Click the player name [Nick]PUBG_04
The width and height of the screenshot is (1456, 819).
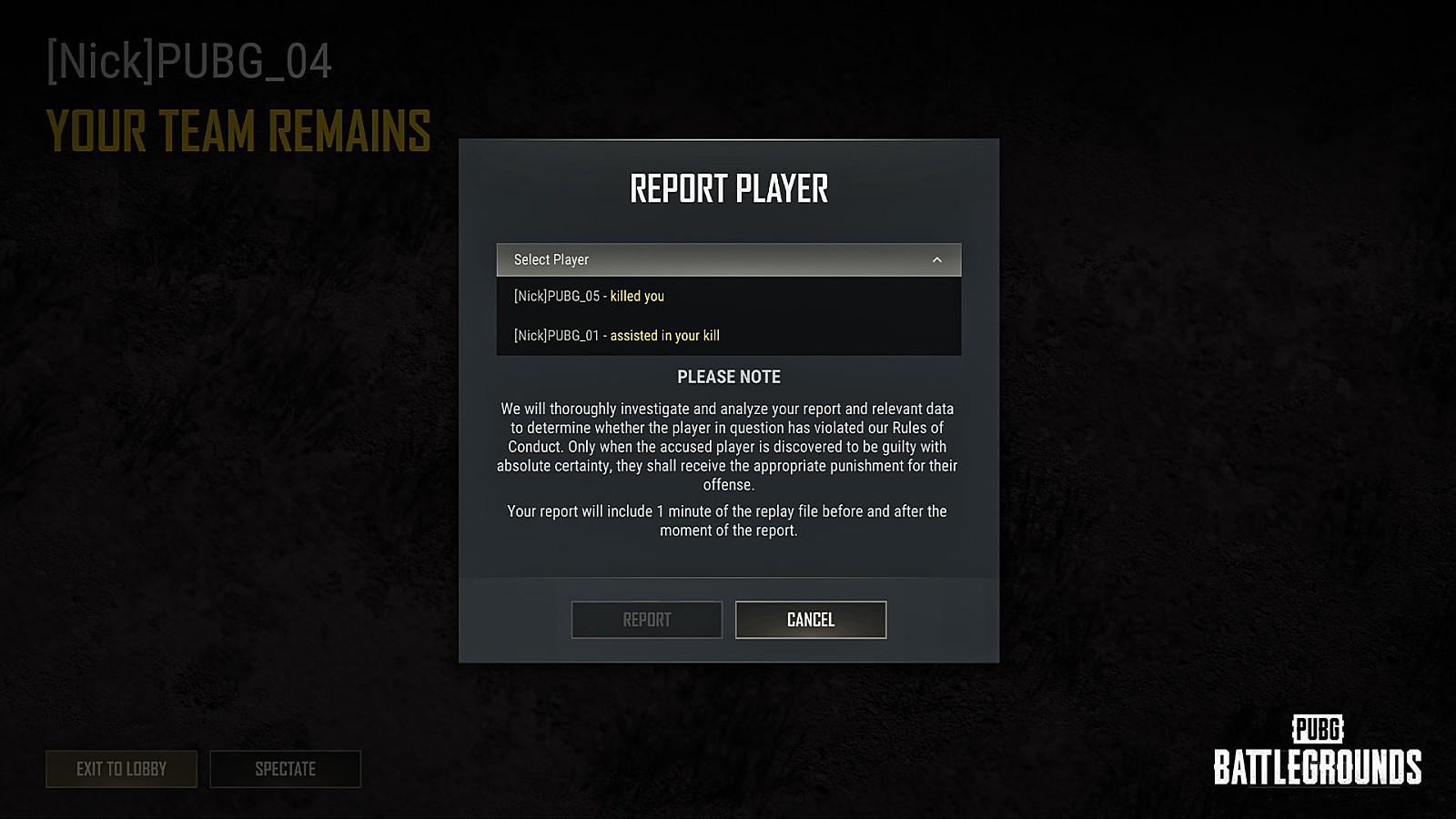pos(189,62)
